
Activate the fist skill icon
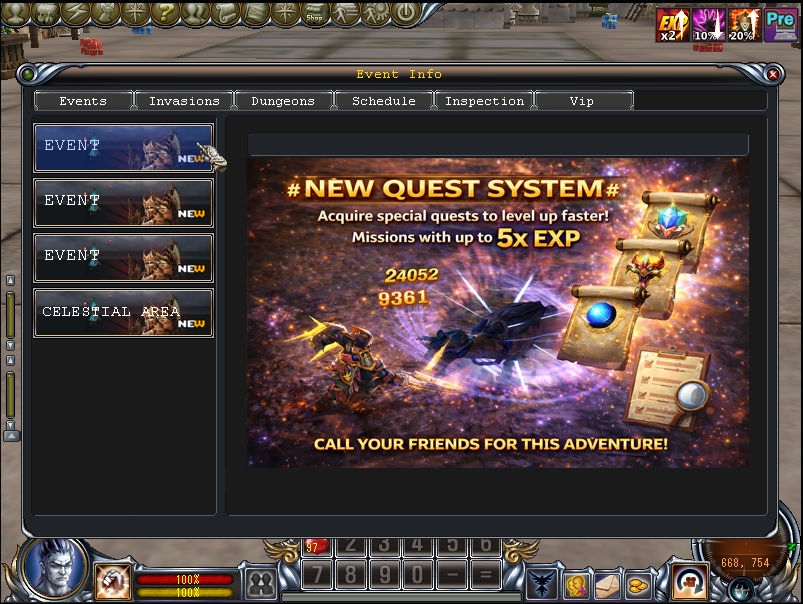point(113,580)
